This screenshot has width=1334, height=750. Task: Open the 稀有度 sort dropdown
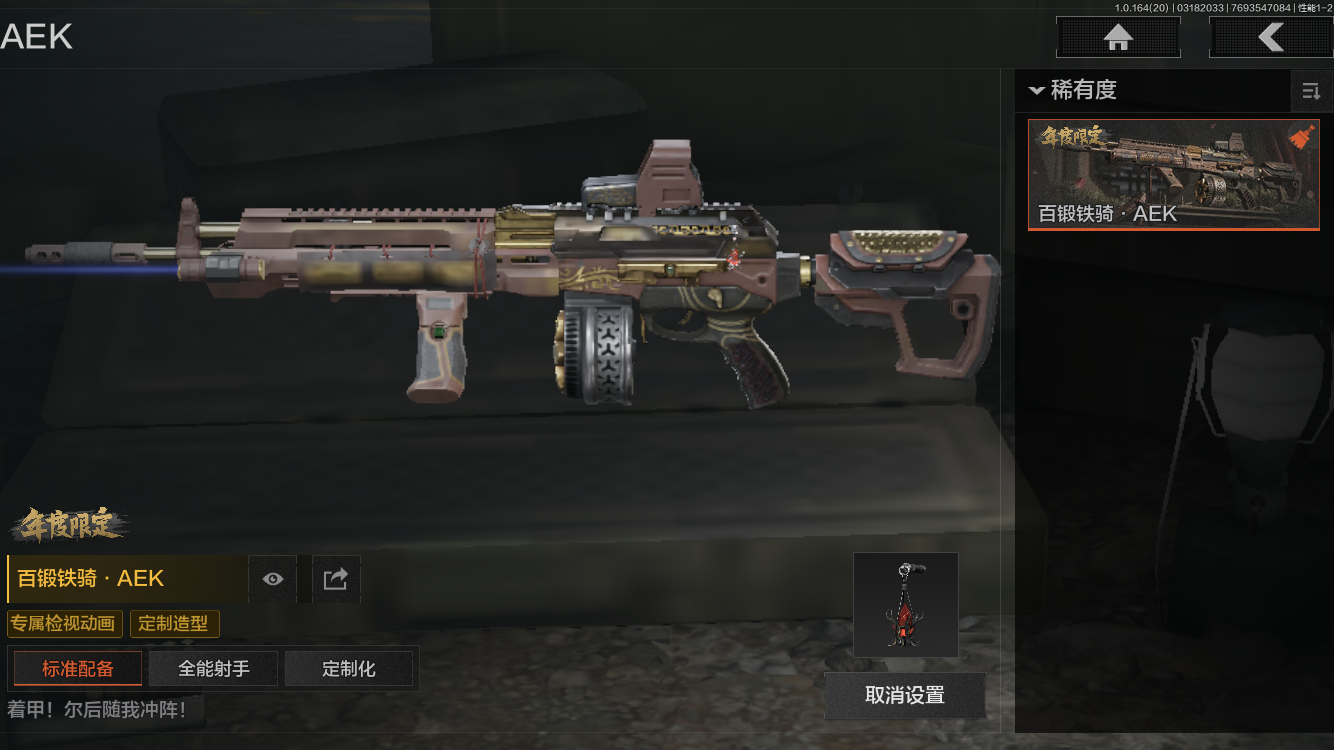pos(1072,90)
